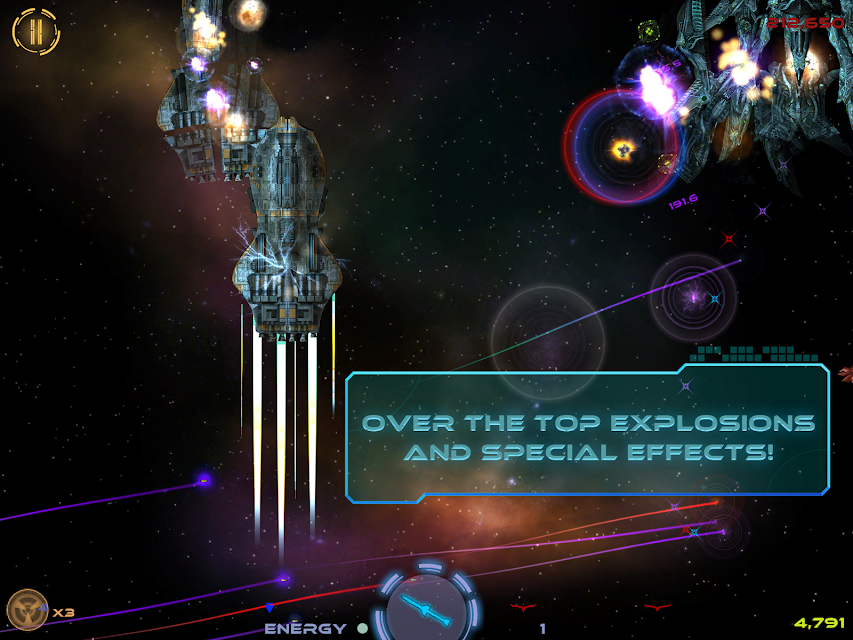
Task: Activate the radiation-symbol bomb icon
Action: coord(27,609)
